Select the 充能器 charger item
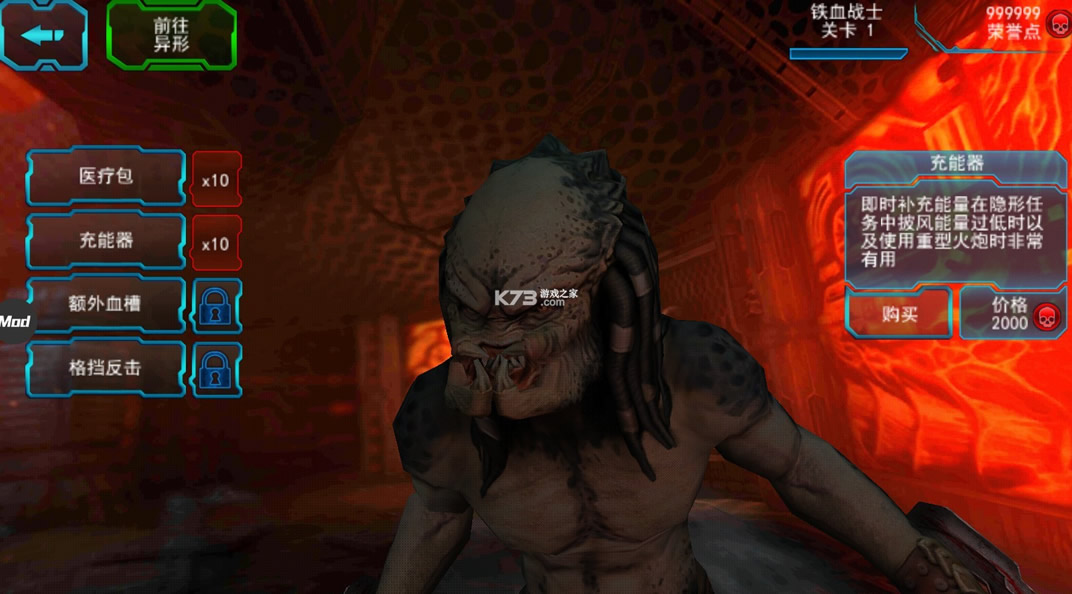The image size is (1072, 594). [x=106, y=241]
